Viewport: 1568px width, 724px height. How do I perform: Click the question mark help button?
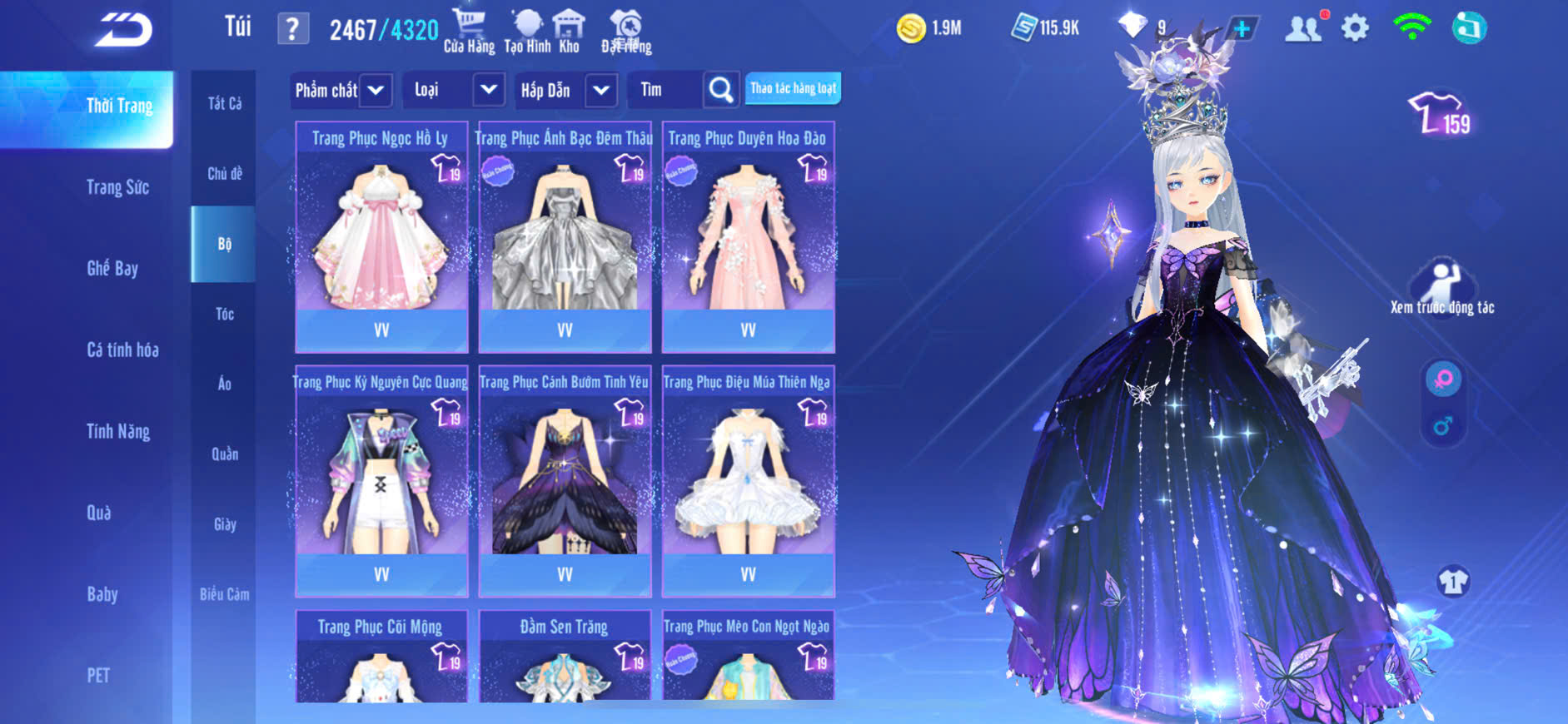point(292,30)
